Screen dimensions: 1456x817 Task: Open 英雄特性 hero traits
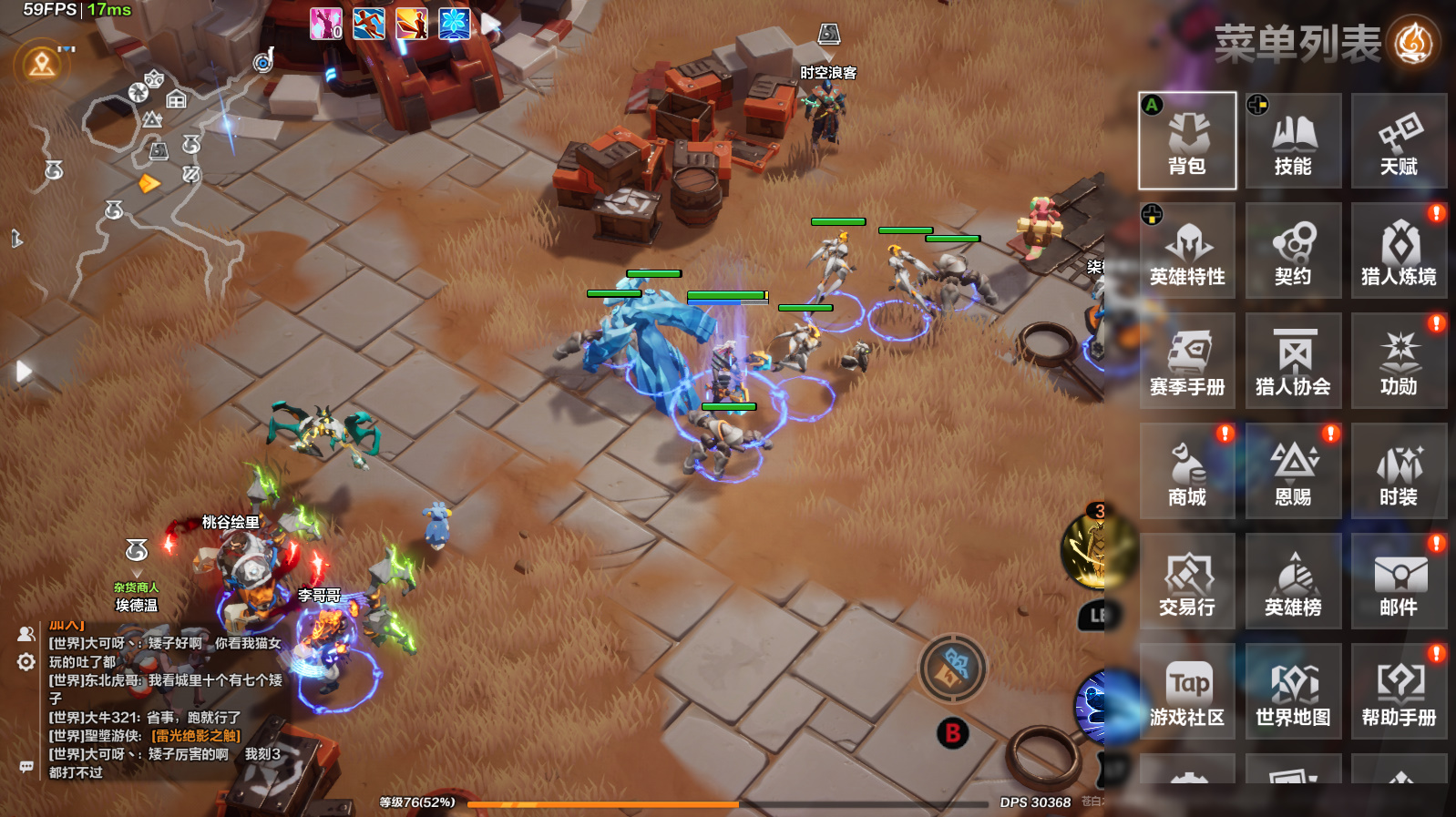pos(1187,250)
